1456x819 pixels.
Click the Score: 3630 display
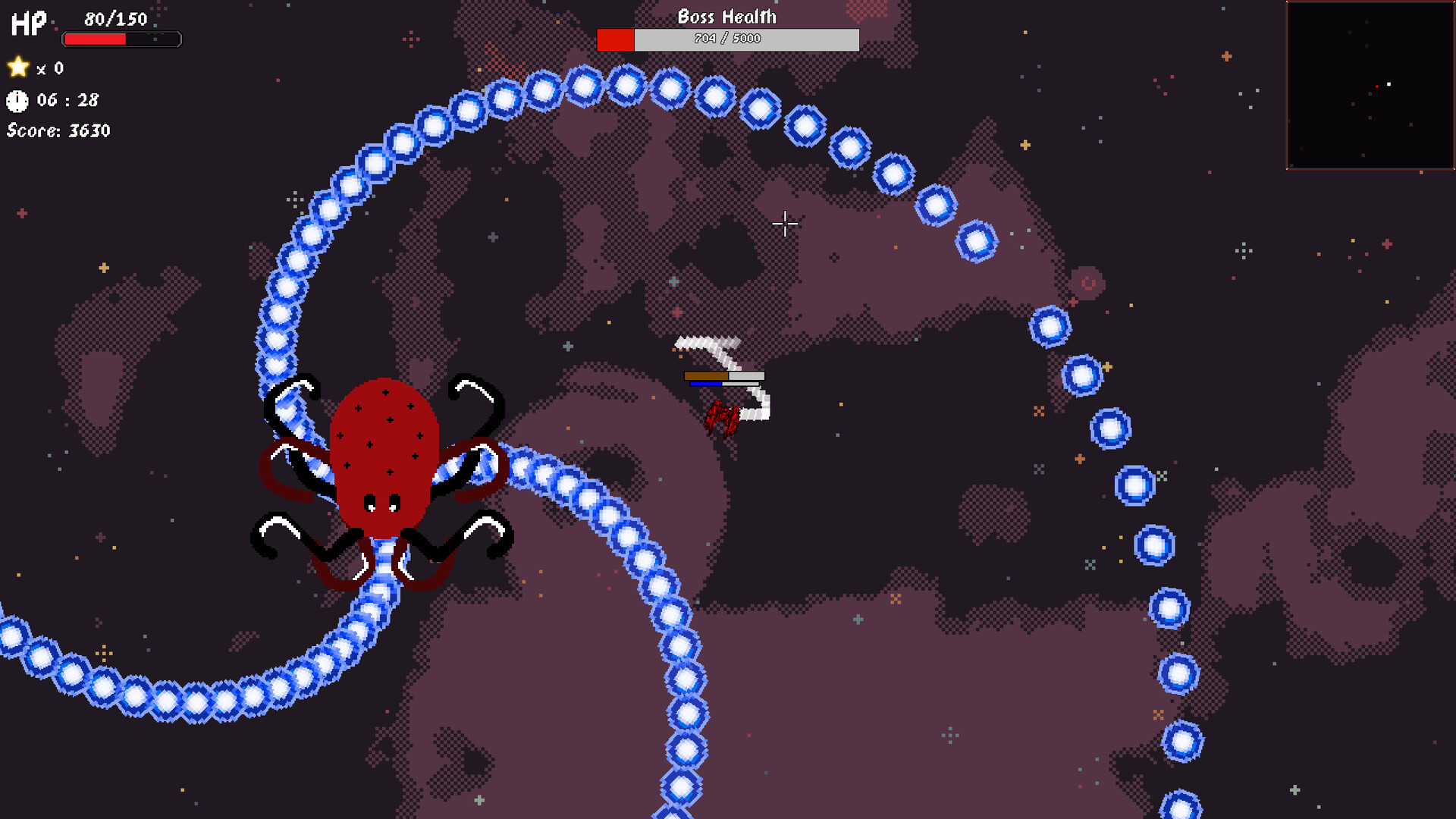click(x=58, y=130)
